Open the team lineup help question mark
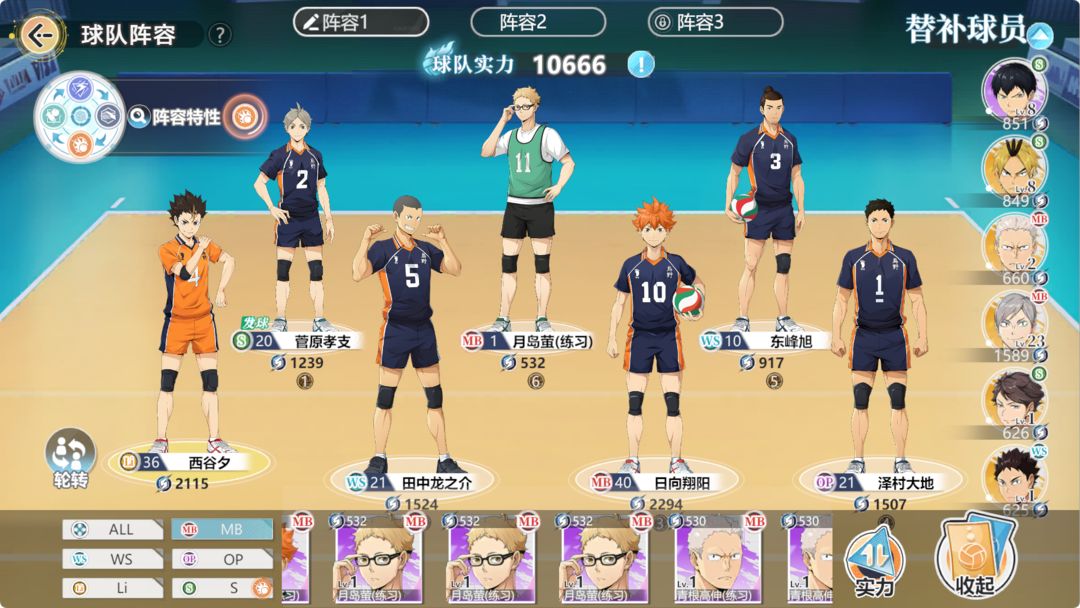Screen dimensions: 1080x608 point(220,35)
